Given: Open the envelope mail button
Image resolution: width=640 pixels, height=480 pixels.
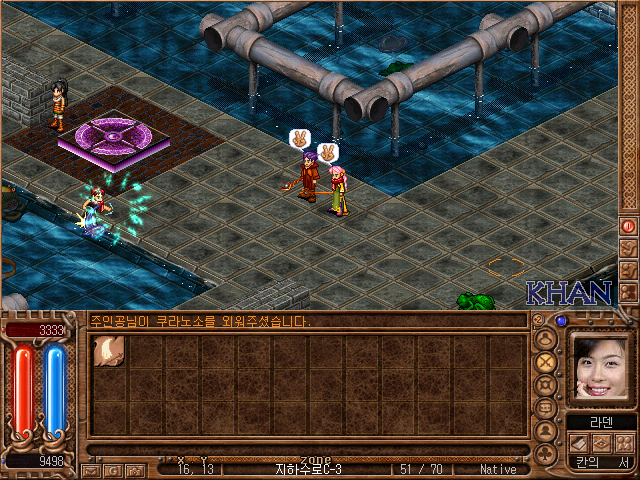Looking at the screenshot, I should point(92,469).
